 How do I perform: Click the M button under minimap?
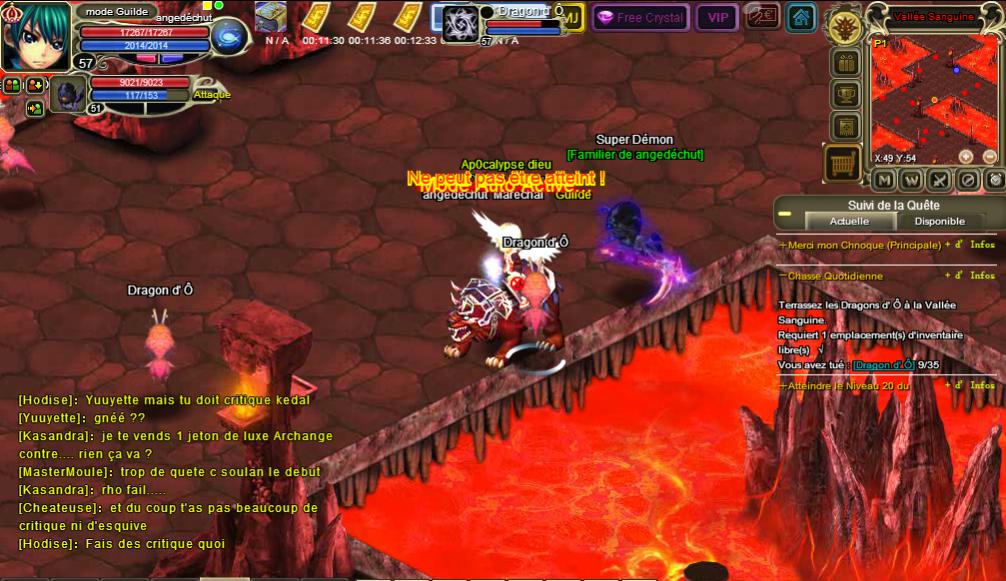[883, 180]
